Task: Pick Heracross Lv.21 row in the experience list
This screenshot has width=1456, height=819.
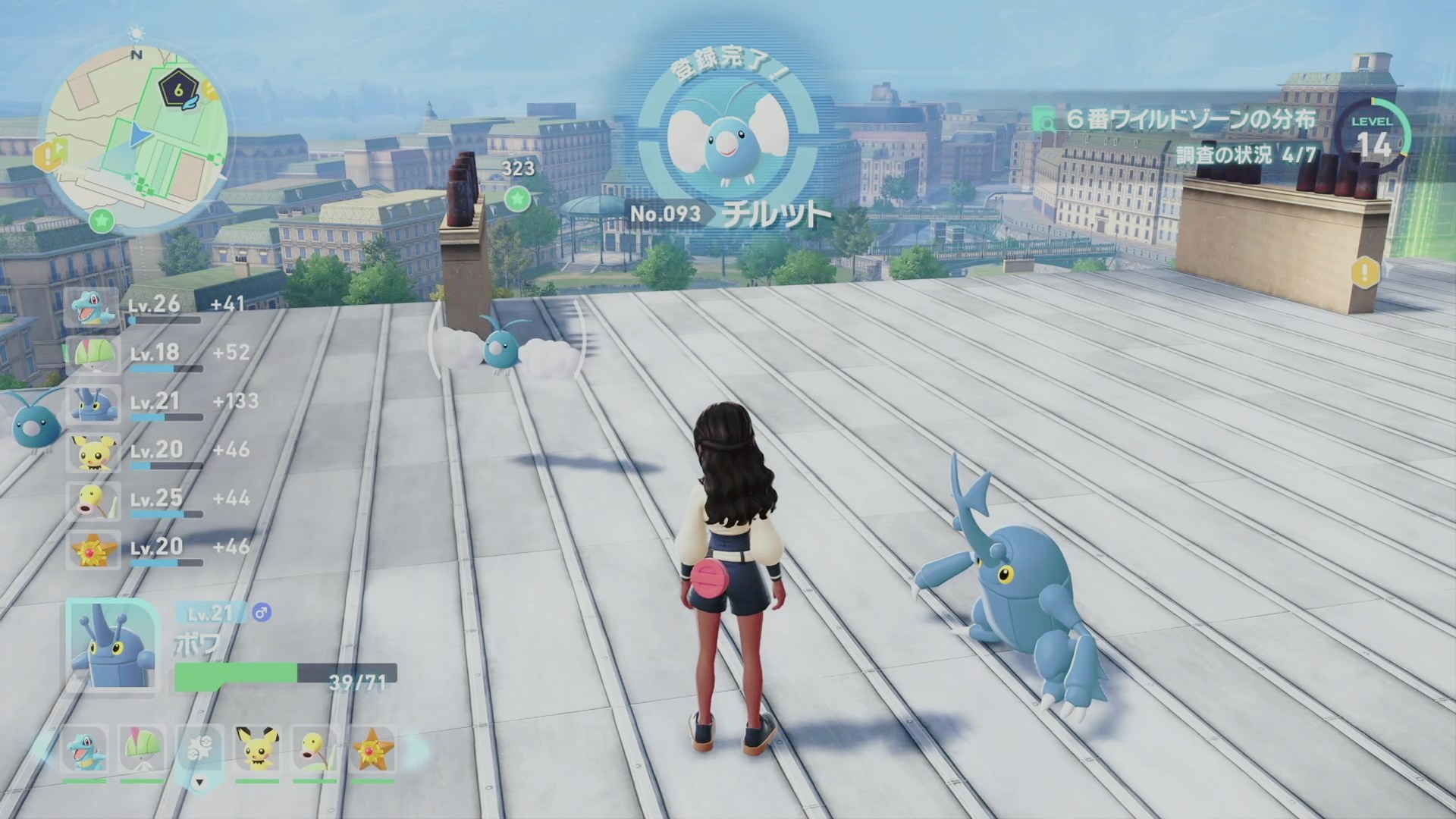Action: (x=93, y=404)
